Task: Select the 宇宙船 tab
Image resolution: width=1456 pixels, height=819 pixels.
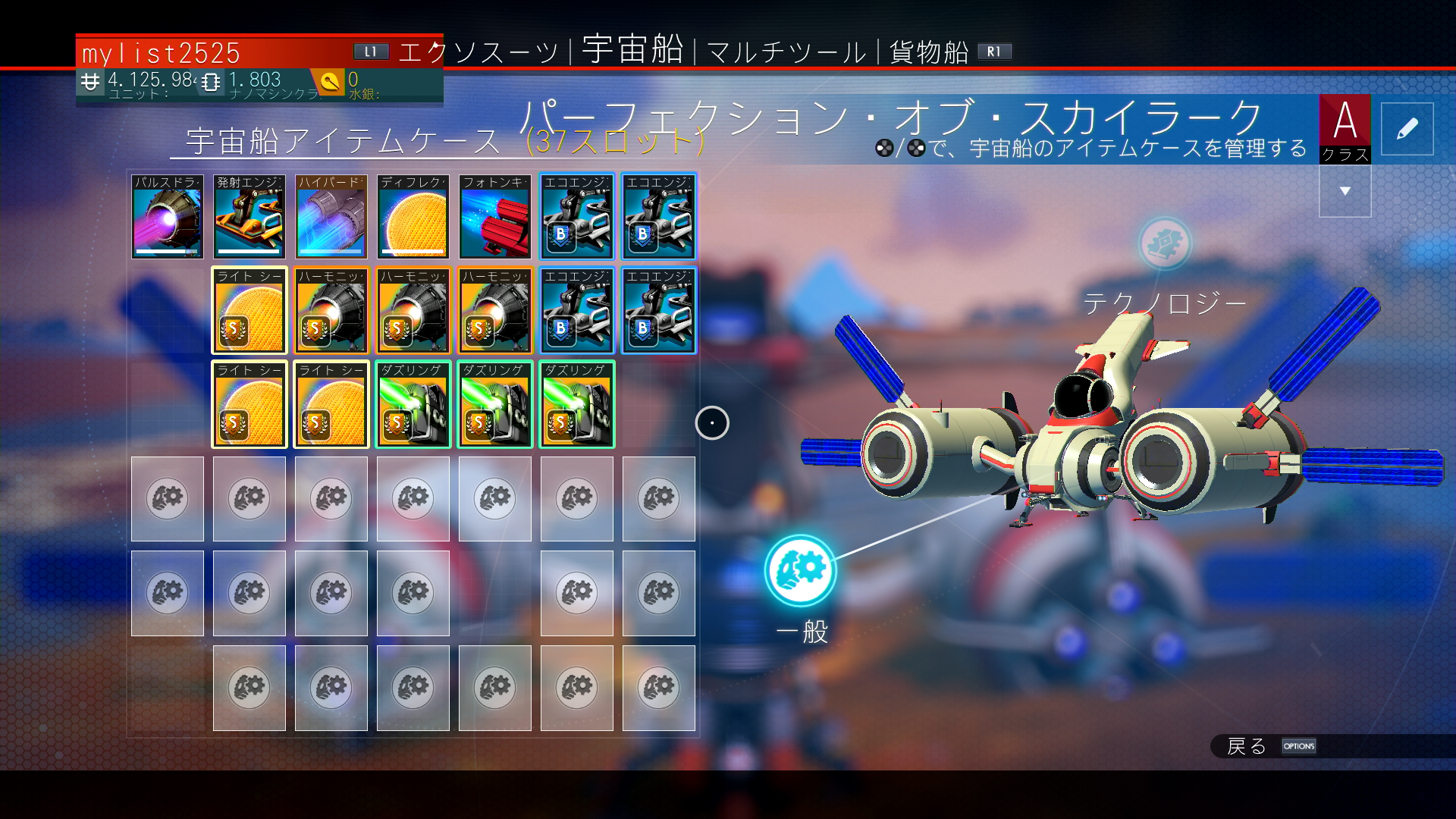Action: coord(632,50)
